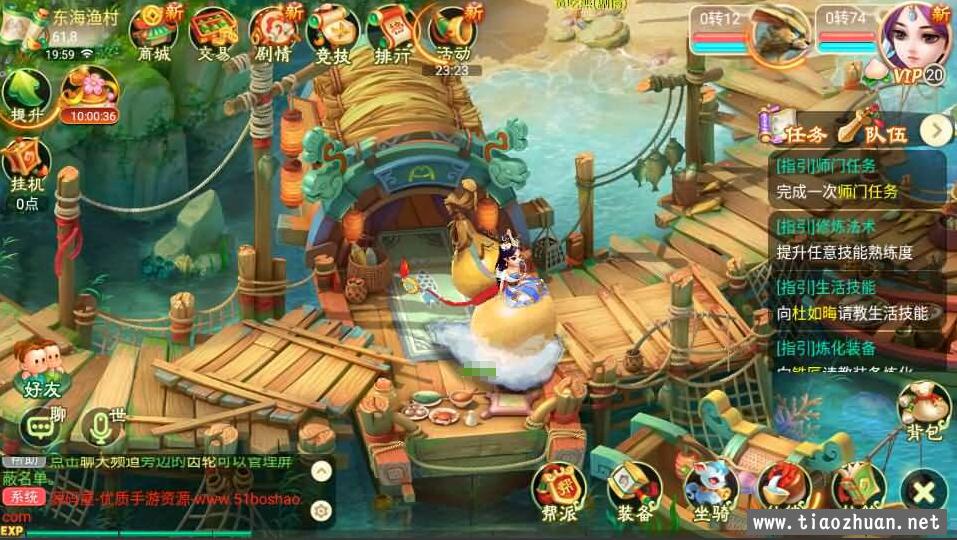Open the 商城 shop
This screenshot has height=540, width=957.
click(153, 32)
